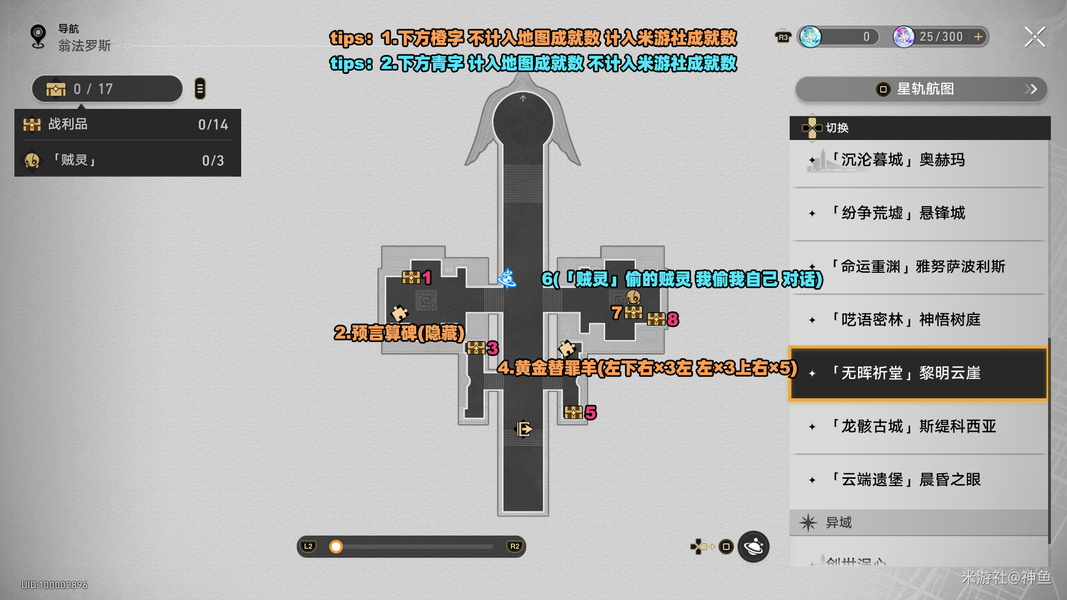Open the 导航 navigation pin icon
This screenshot has height=600, width=1067.
pos(38,37)
